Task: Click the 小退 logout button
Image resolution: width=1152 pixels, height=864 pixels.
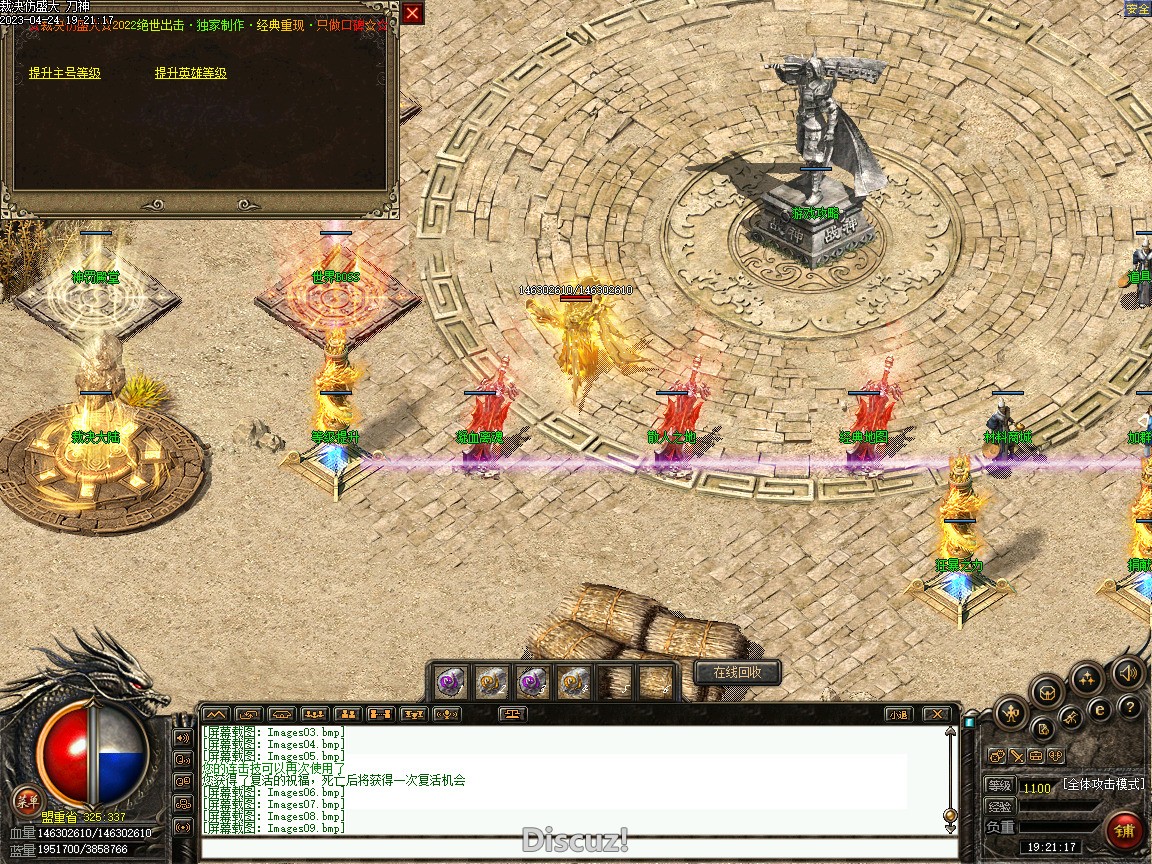Action: point(898,714)
